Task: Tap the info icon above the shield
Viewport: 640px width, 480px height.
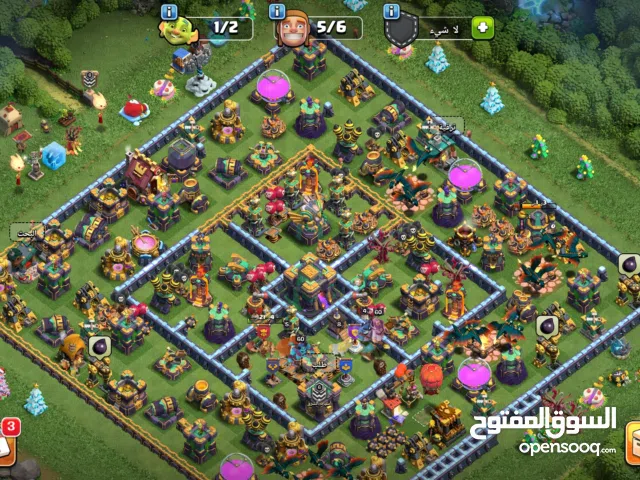Action: pos(392,11)
